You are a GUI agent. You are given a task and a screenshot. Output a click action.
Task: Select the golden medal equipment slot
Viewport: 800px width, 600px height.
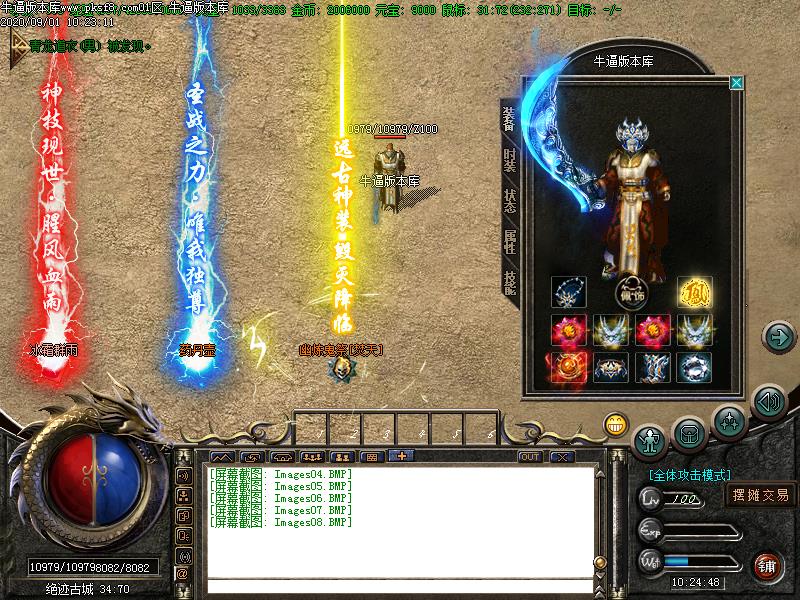point(694,293)
